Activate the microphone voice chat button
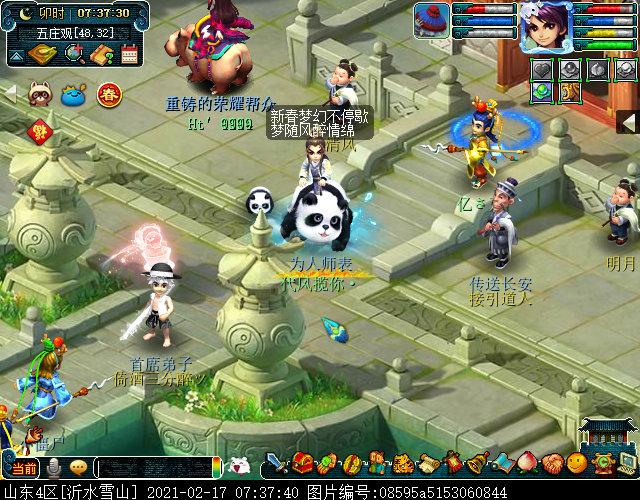This screenshot has height=500, width=640. [x=52, y=467]
